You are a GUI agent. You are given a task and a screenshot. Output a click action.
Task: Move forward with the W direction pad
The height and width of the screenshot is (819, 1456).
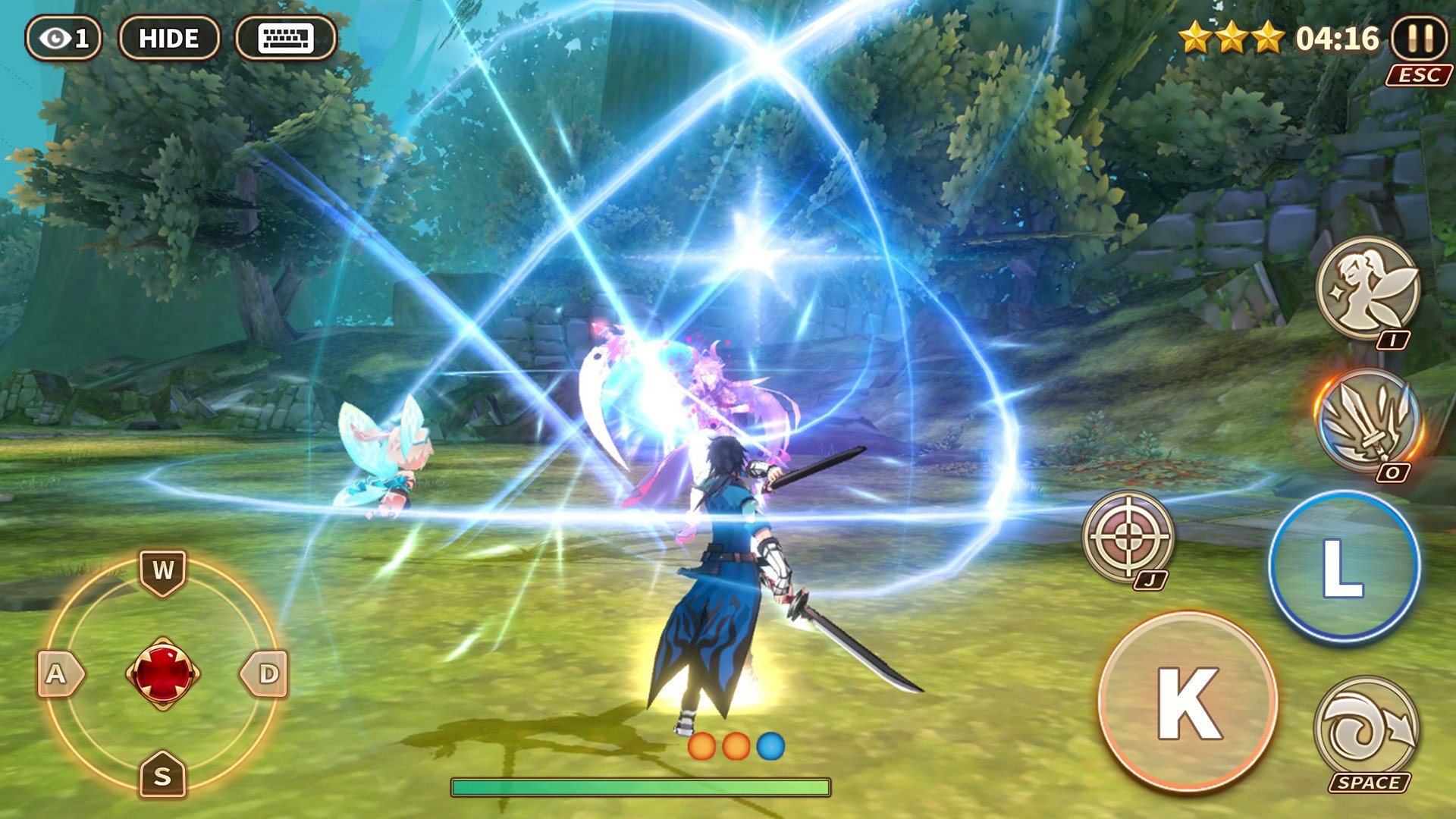[163, 571]
